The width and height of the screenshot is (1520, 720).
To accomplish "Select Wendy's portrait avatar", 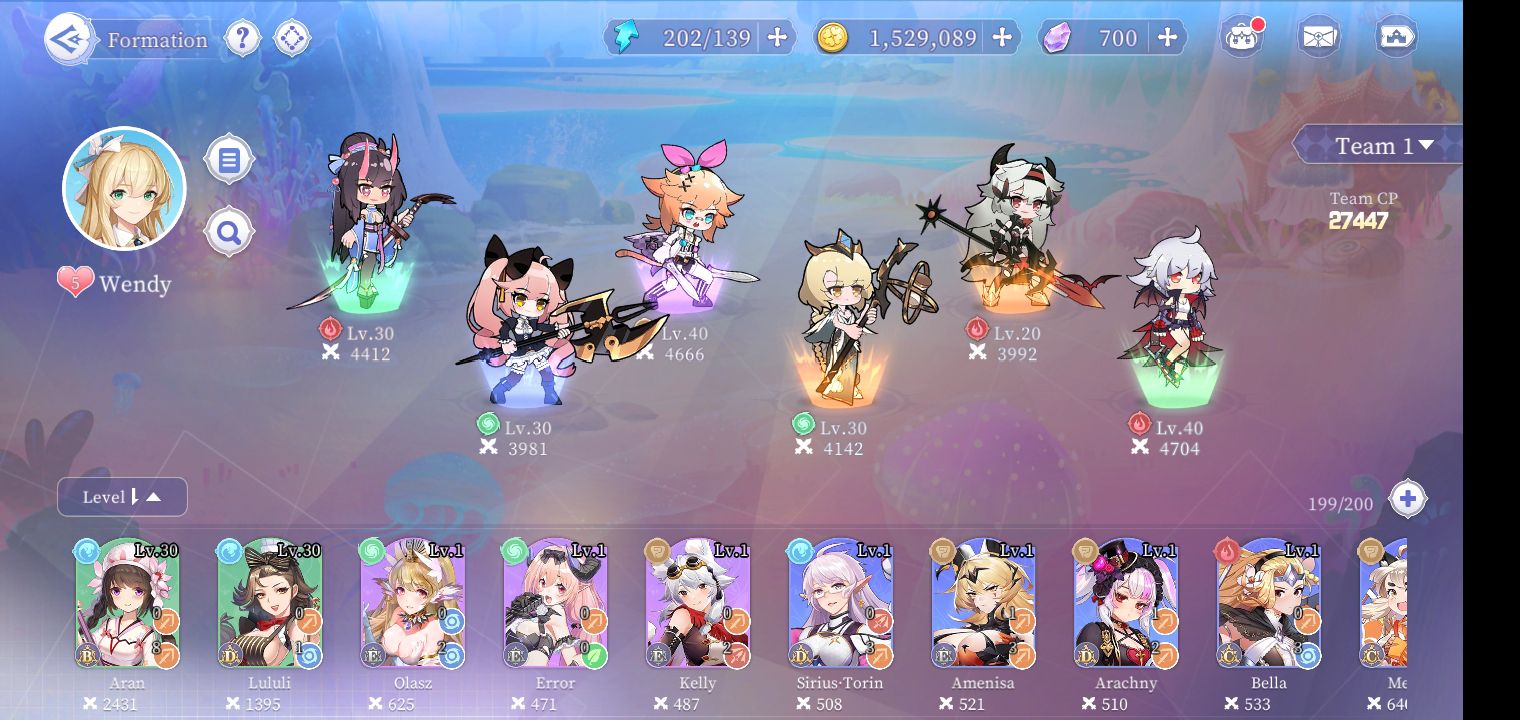I will 124,188.
